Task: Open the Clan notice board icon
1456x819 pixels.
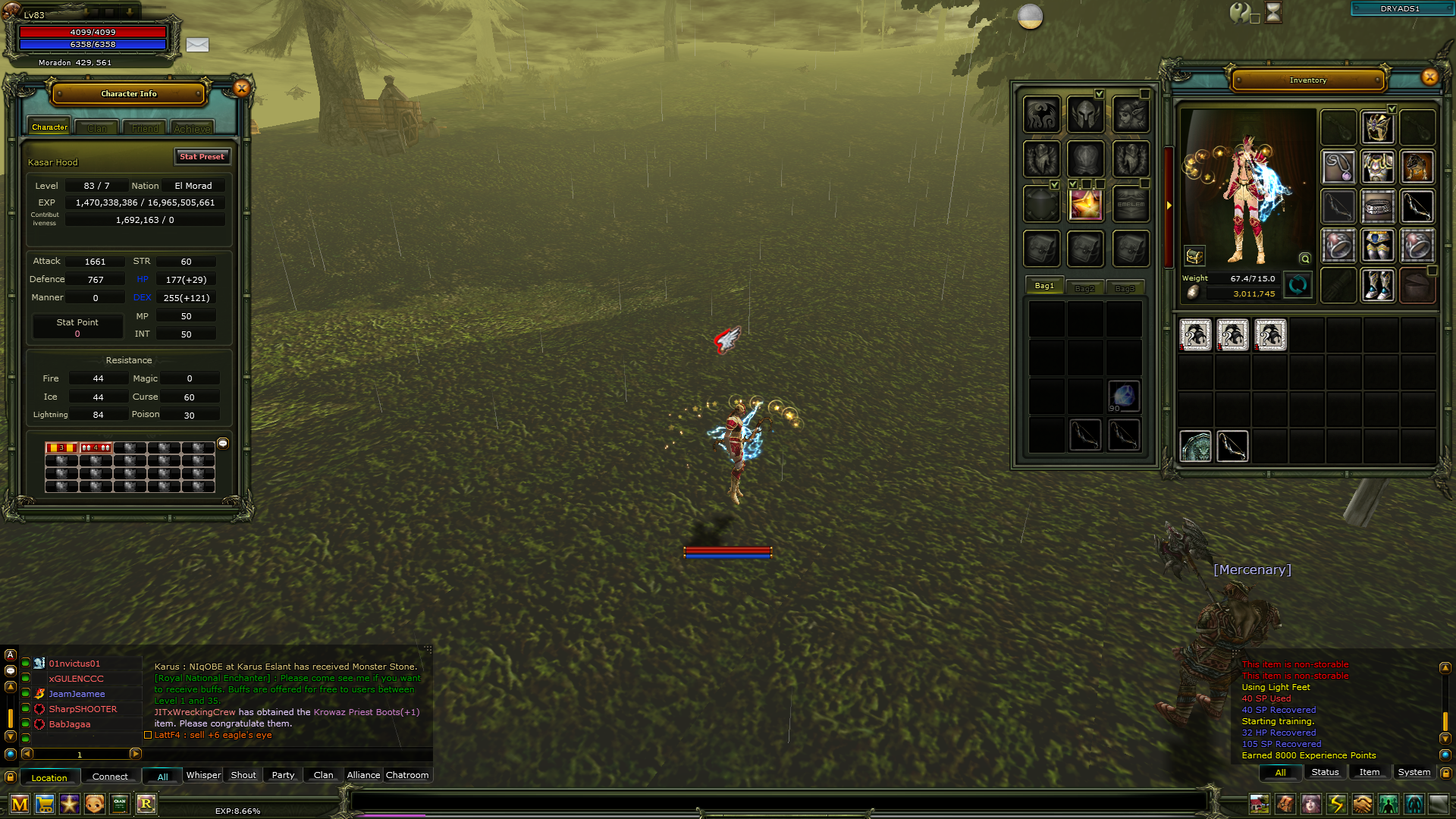Action: click(x=119, y=804)
